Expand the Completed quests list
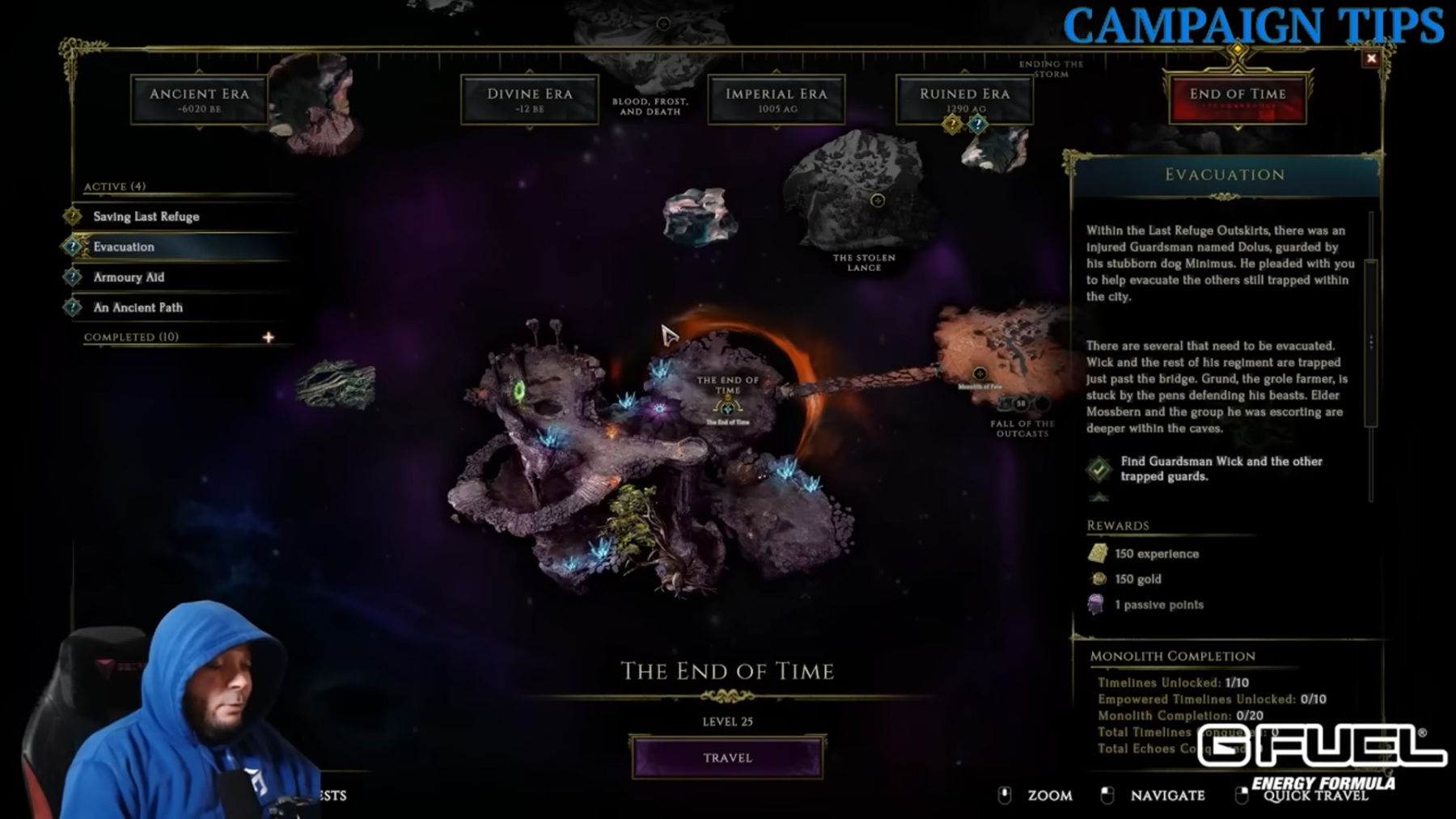1456x819 pixels. [269, 337]
